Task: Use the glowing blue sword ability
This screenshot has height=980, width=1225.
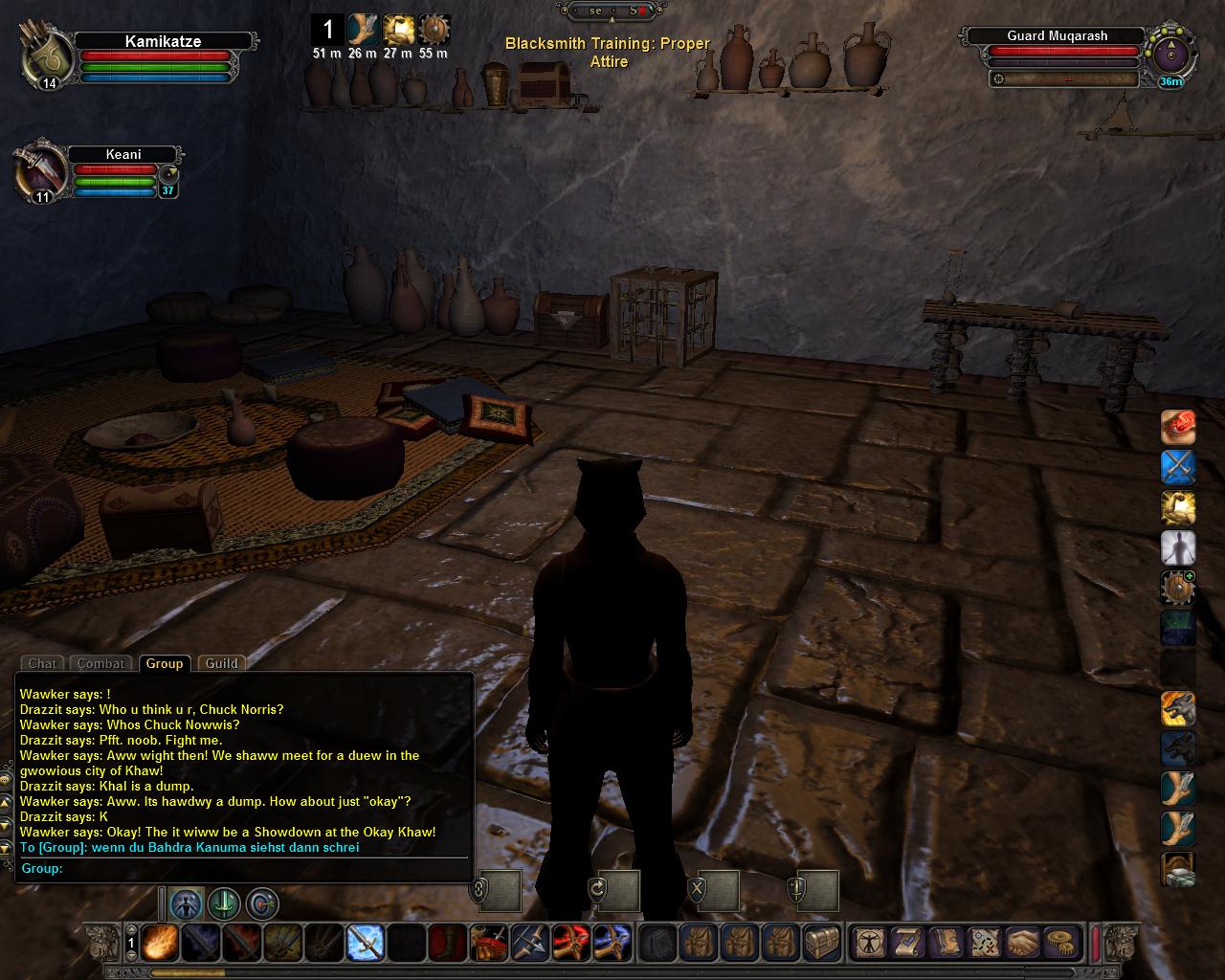Action: pos(366,944)
